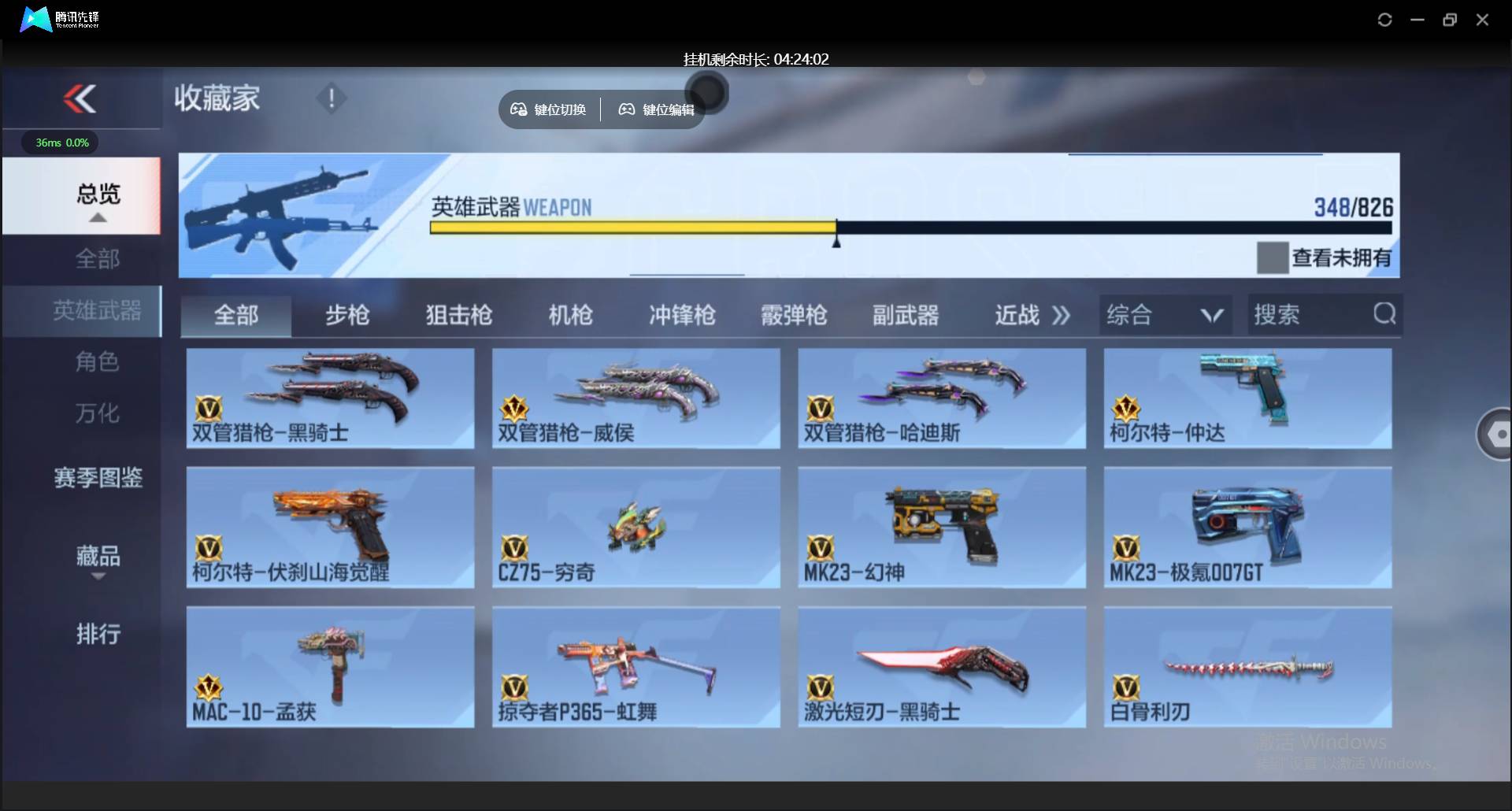
Task: Enable the 查看未拥有 checkbox
Action: tap(1271, 257)
